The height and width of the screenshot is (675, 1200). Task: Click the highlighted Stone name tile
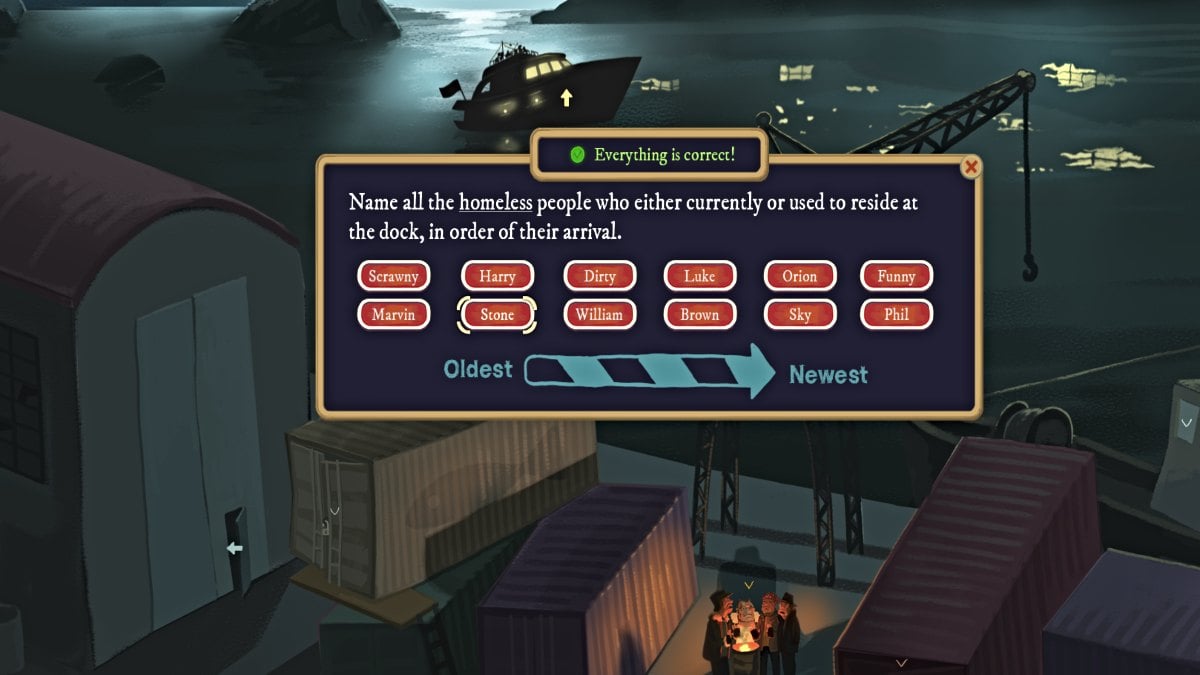[x=497, y=314]
